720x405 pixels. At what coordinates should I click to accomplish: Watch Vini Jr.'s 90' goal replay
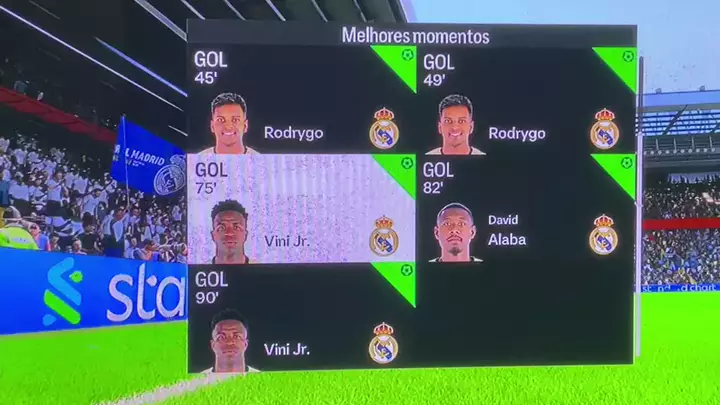click(302, 318)
